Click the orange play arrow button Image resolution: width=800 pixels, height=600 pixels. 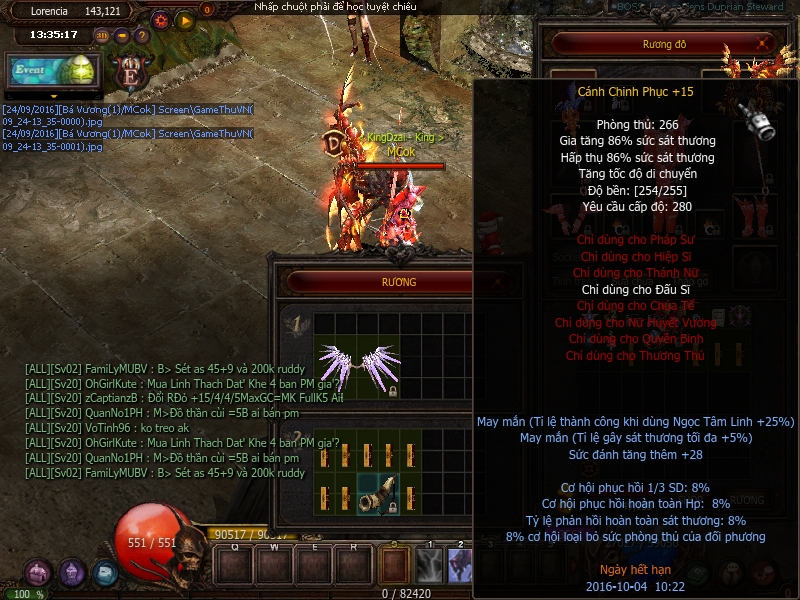click(184, 19)
